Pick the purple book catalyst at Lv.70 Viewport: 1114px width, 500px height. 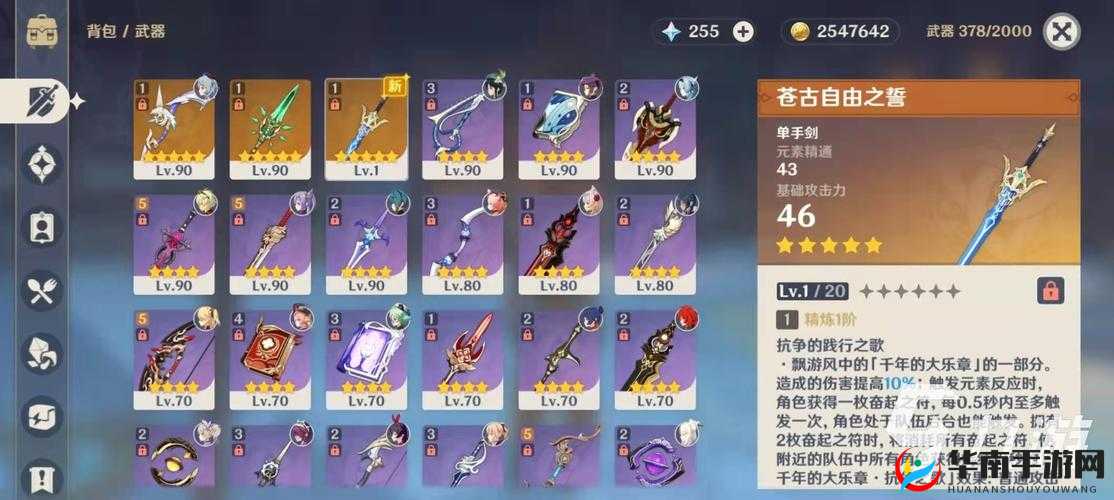[366, 353]
